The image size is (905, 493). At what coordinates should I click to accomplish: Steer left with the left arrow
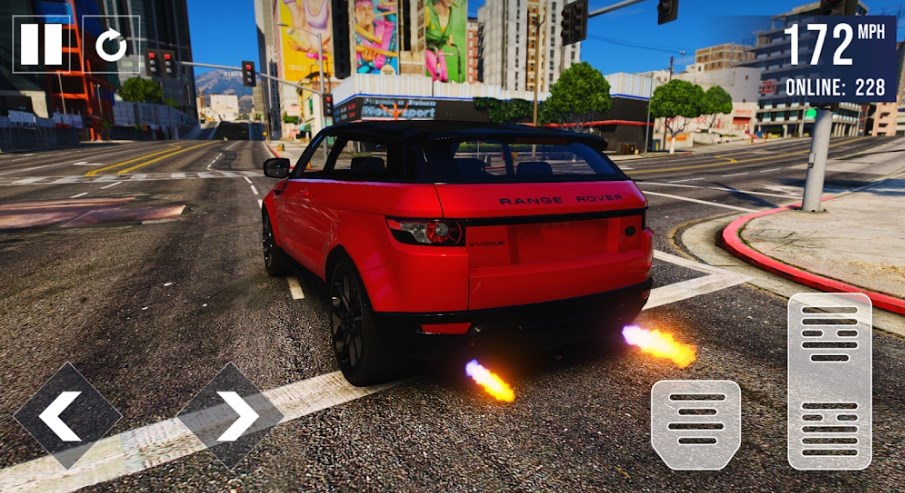coord(67,416)
